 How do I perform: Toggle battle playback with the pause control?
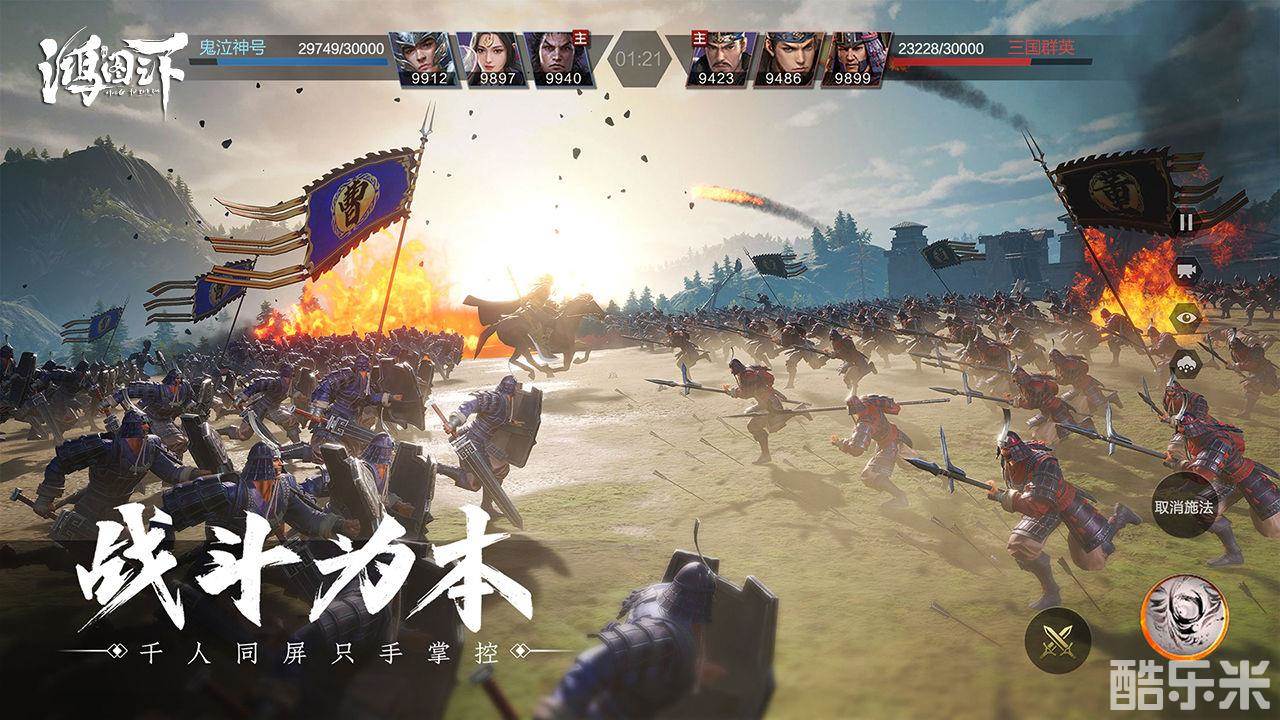(x=1188, y=221)
